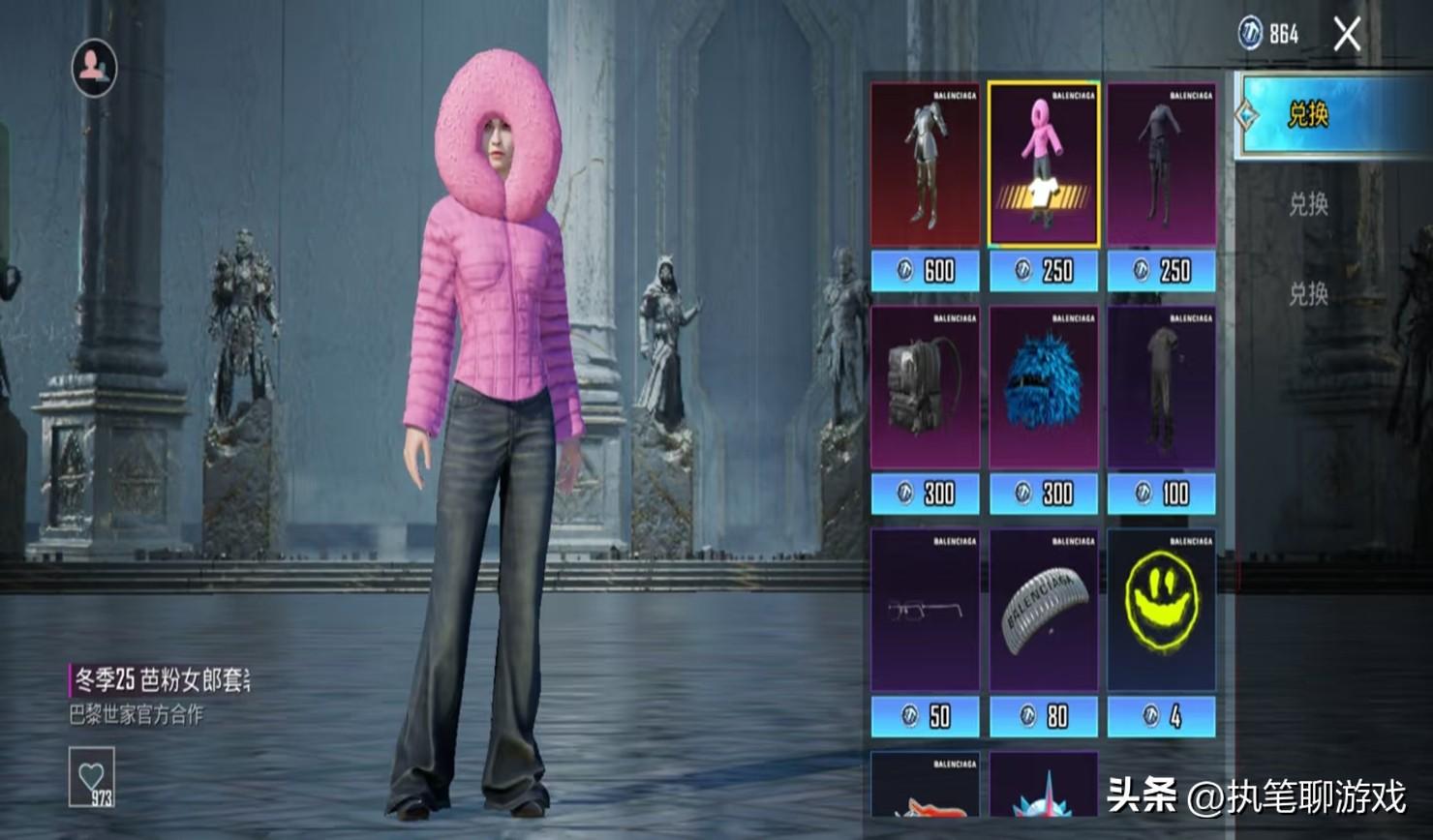Choose the pink hooded jacket set tile

[x=1043, y=165]
